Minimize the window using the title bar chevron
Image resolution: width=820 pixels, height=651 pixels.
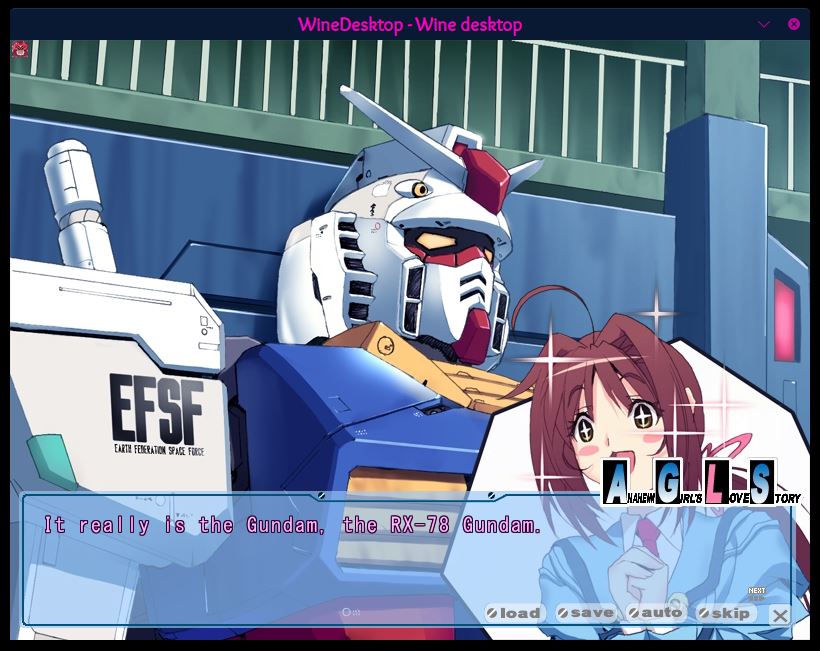pyautogui.click(x=765, y=24)
